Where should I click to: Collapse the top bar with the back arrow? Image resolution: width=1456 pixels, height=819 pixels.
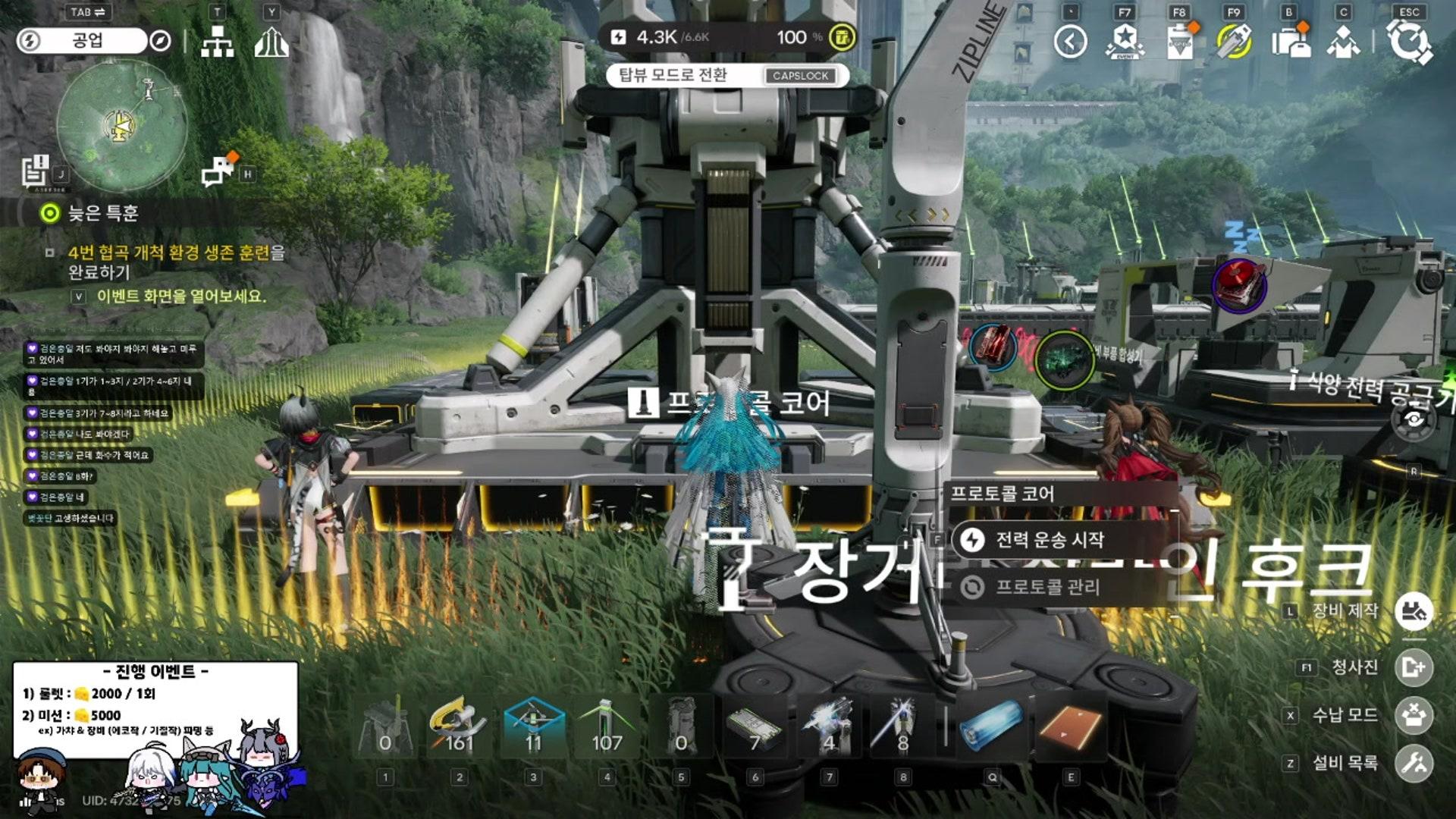[x=1070, y=42]
